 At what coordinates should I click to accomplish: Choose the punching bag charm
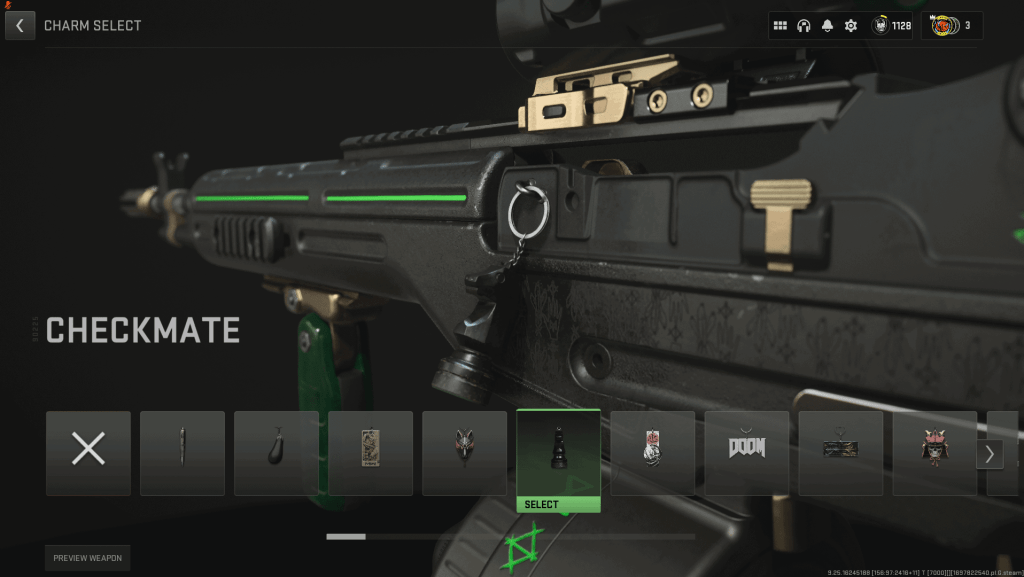[x=276, y=453]
